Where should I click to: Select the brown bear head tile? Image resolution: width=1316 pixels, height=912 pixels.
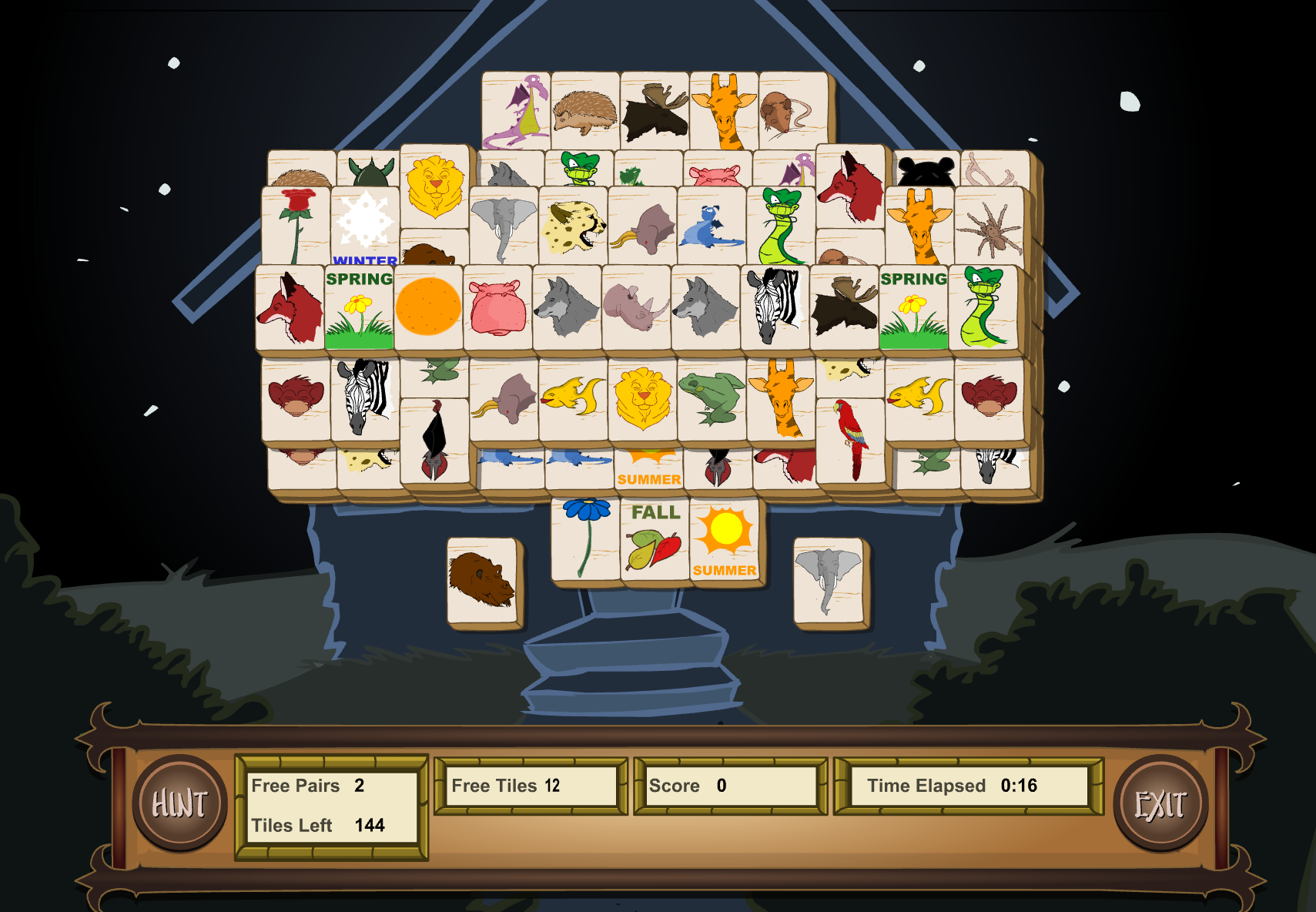[x=482, y=580]
